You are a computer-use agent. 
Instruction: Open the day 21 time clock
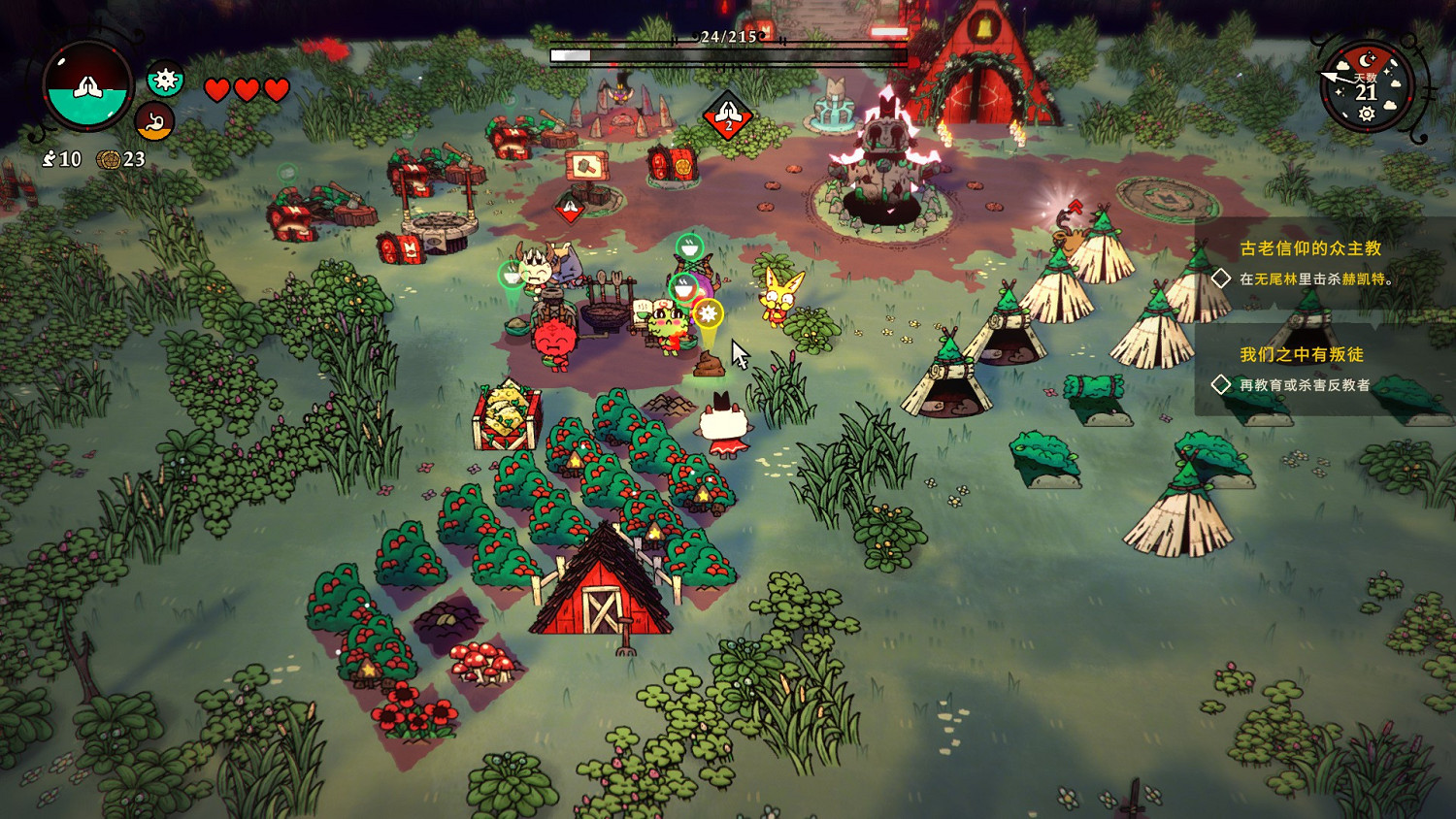click(1367, 87)
